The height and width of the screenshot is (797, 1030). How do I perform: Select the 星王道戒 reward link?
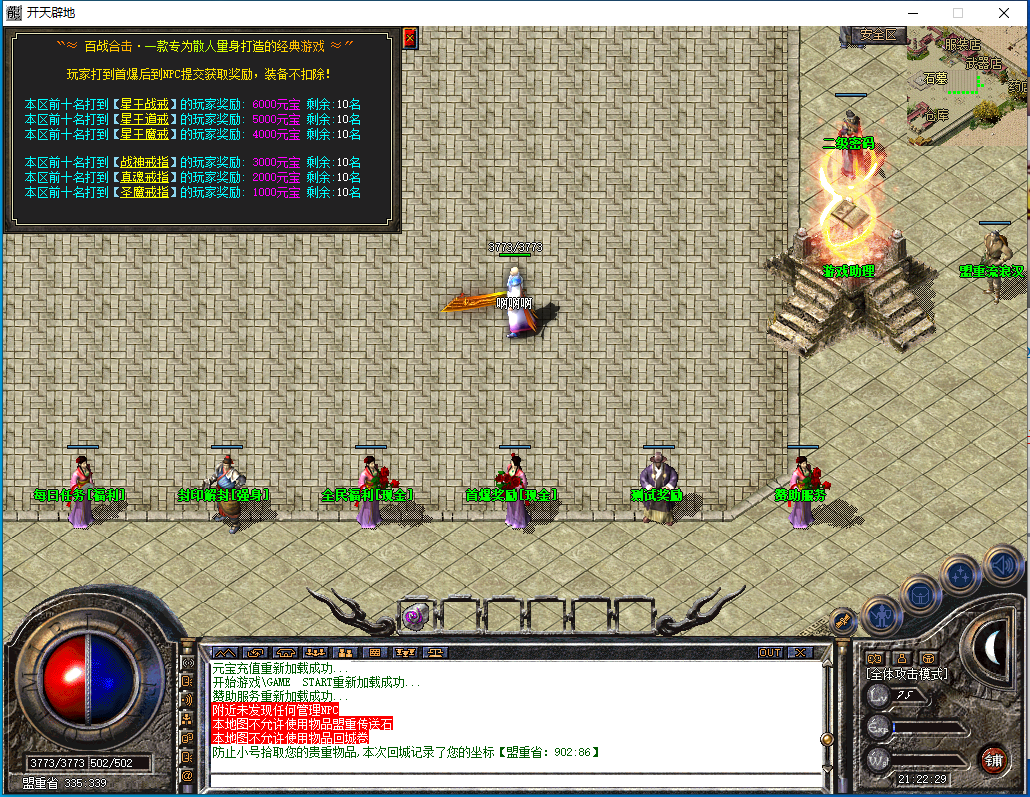pos(145,119)
